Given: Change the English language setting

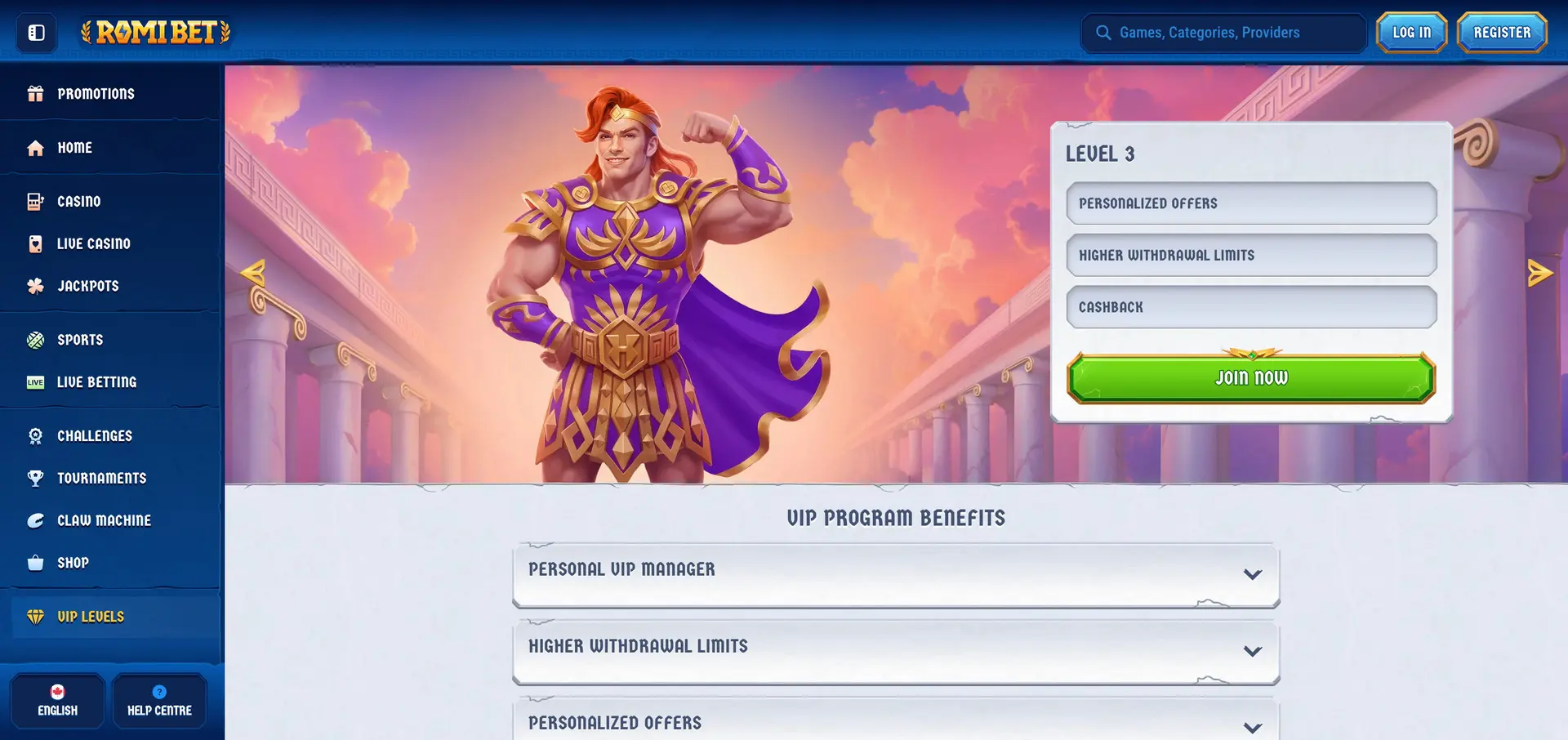Looking at the screenshot, I should click(57, 701).
